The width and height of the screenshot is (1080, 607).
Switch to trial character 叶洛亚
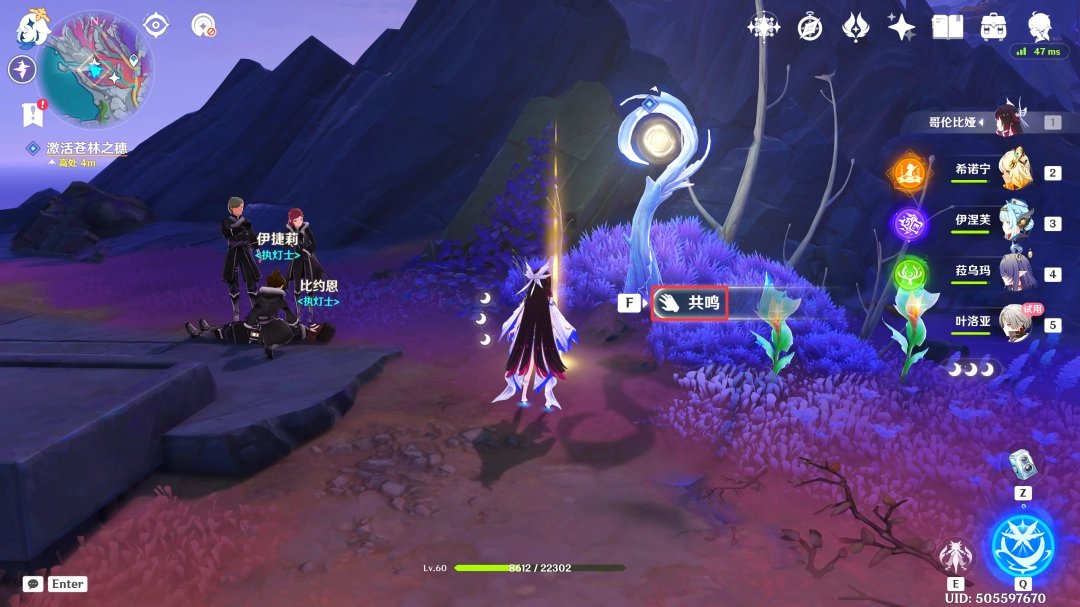pos(1015,324)
